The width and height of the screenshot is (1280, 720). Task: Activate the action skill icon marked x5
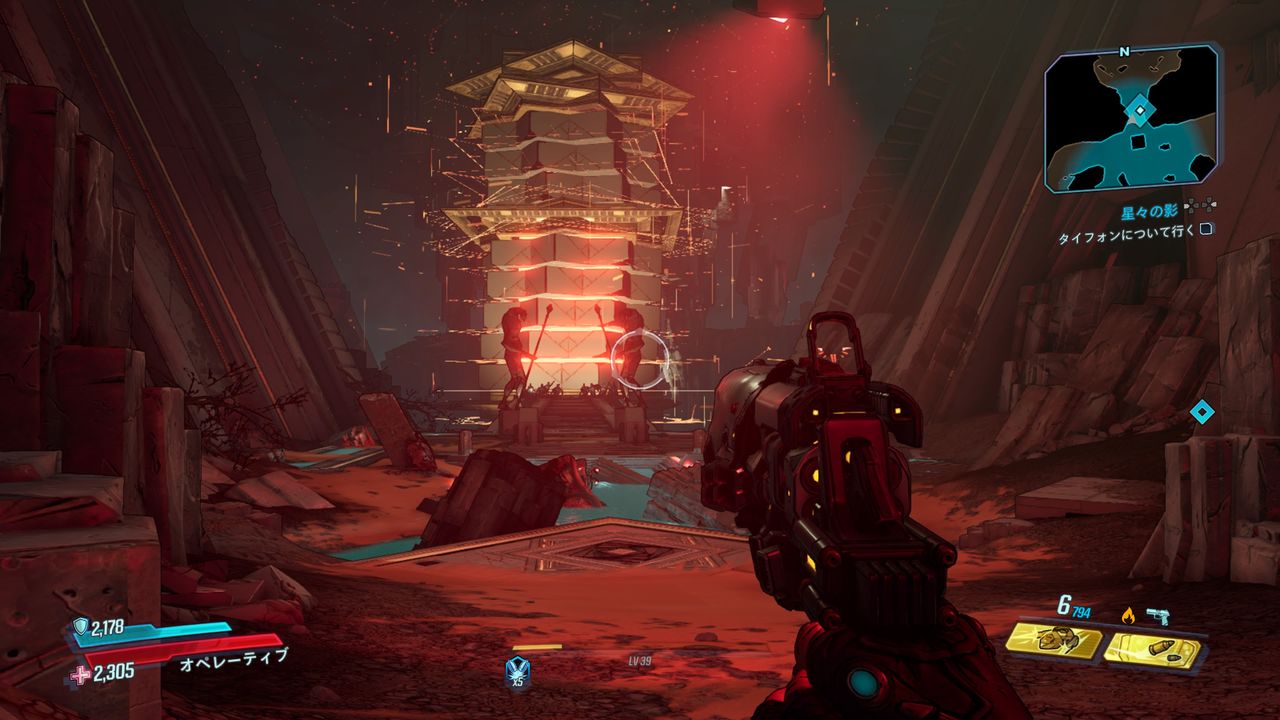(517, 668)
